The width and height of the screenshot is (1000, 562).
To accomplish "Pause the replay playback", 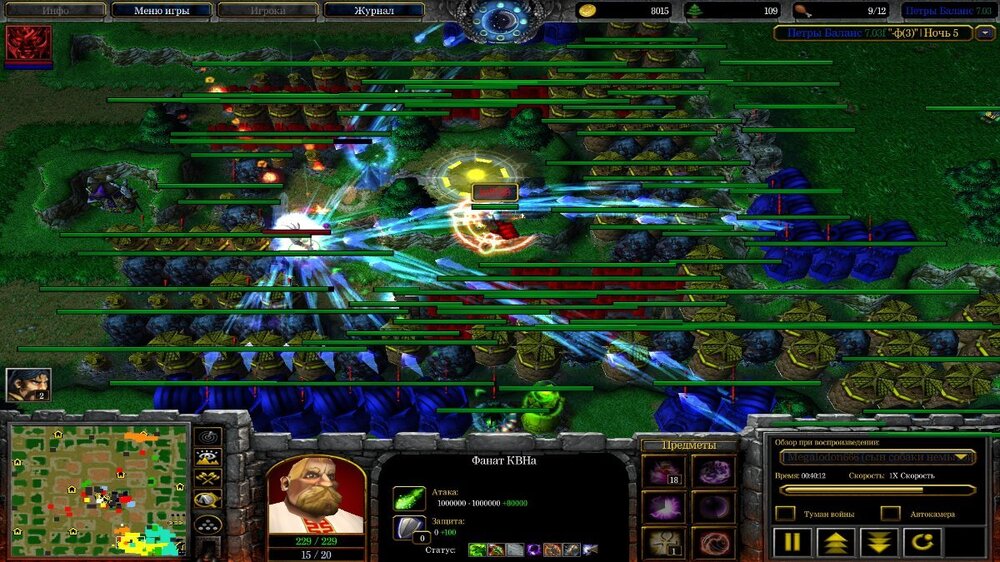I will coord(792,543).
